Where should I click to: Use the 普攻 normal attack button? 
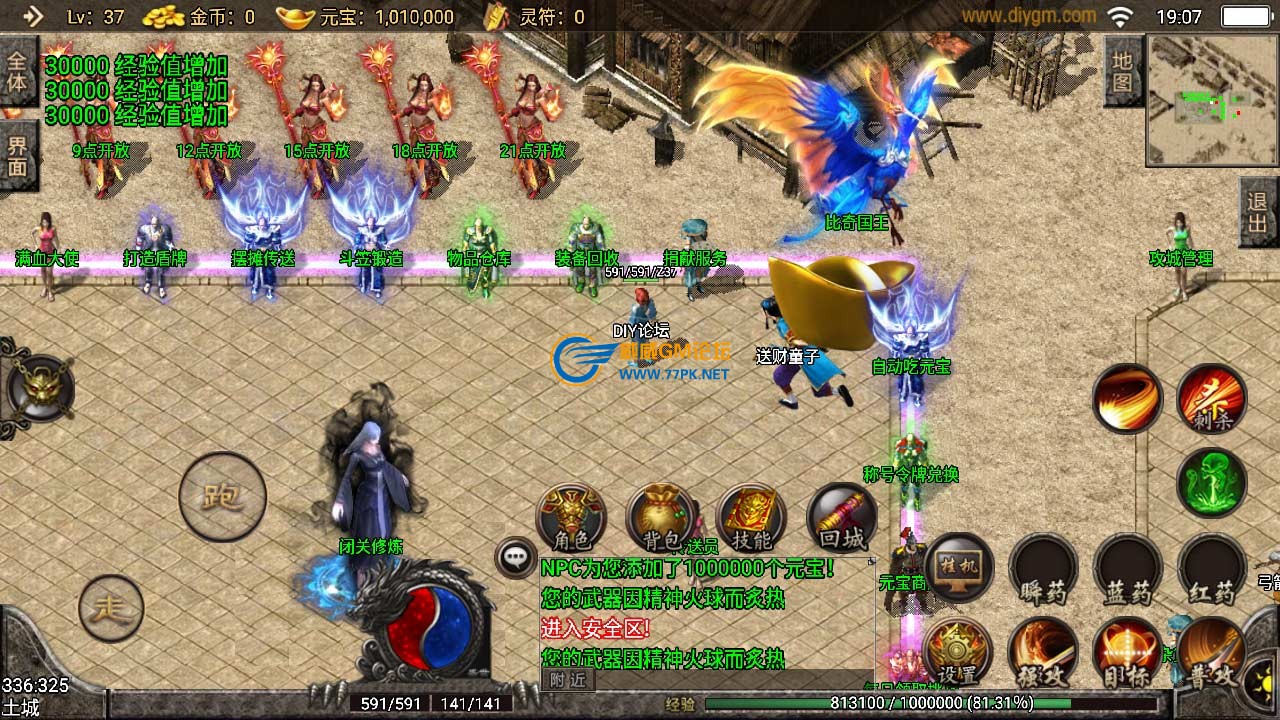[1211, 653]
